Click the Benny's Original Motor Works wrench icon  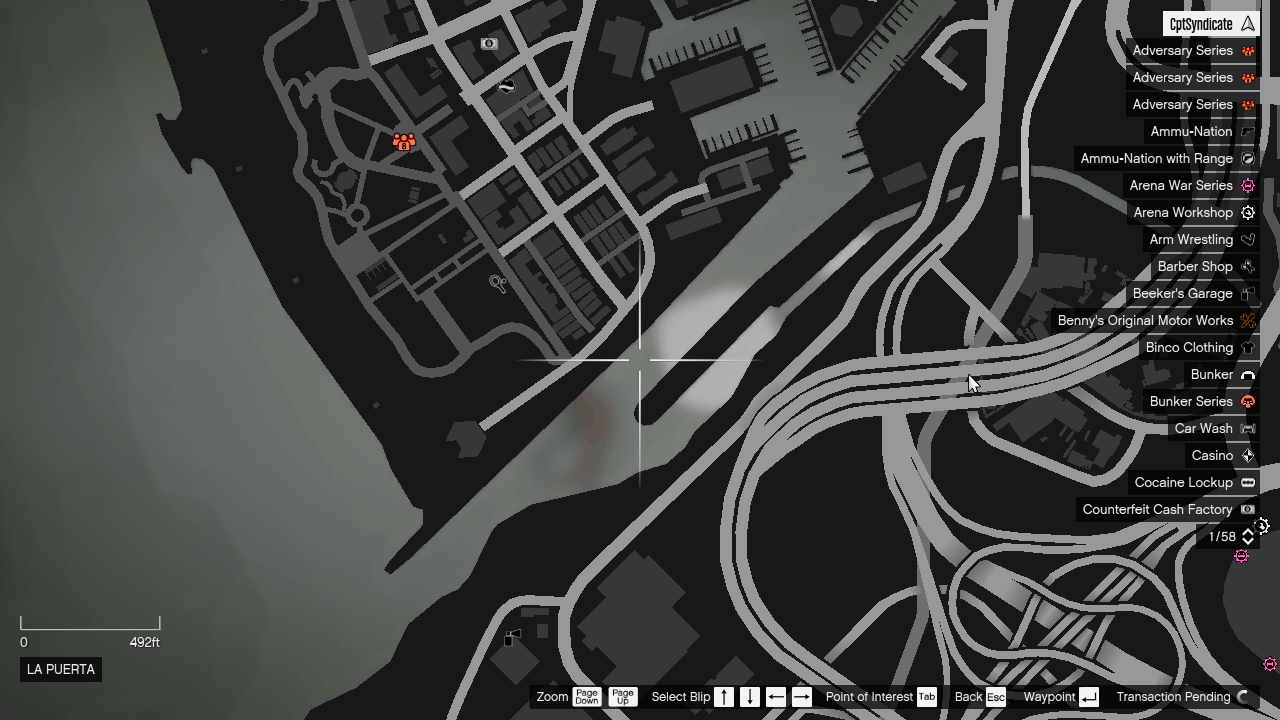(x=1247, y=320)
